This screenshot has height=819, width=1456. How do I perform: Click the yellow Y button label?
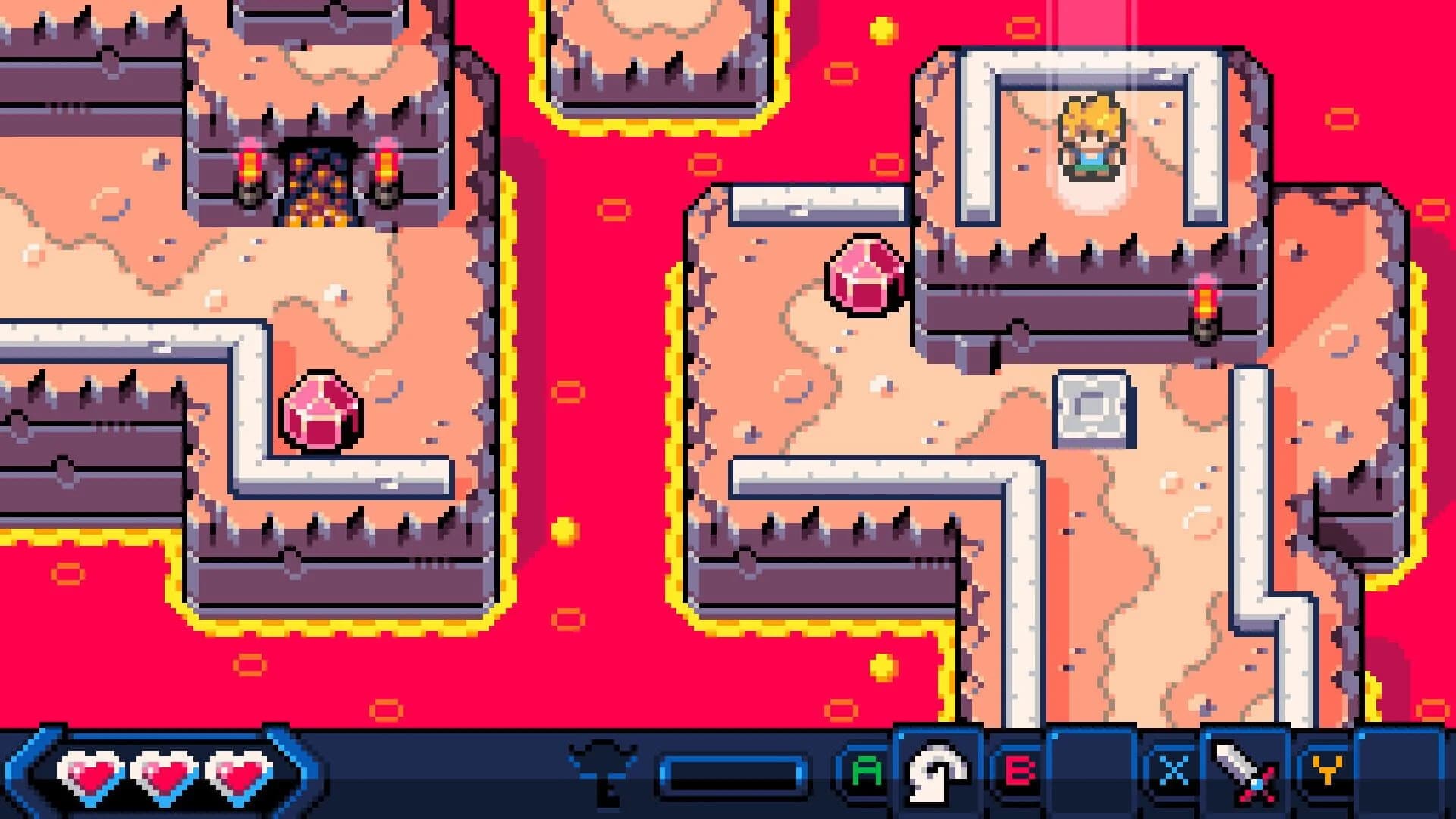pos(1327,770)
